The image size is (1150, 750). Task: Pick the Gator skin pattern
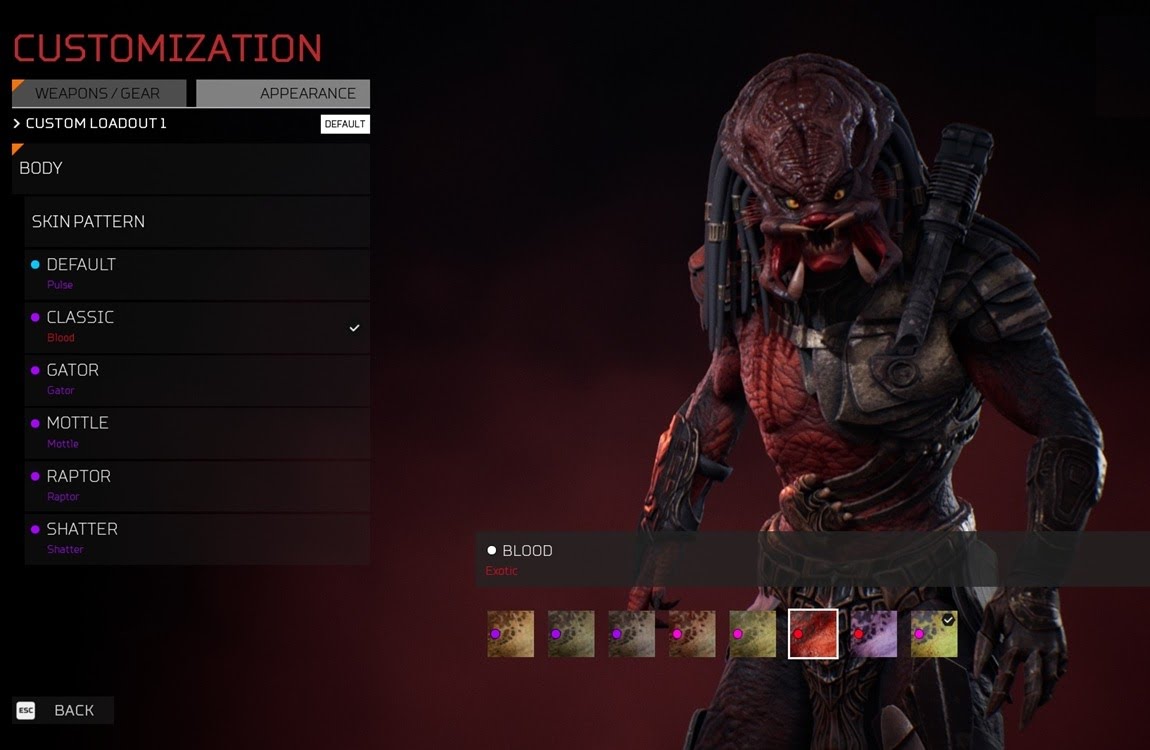[197, 379]
